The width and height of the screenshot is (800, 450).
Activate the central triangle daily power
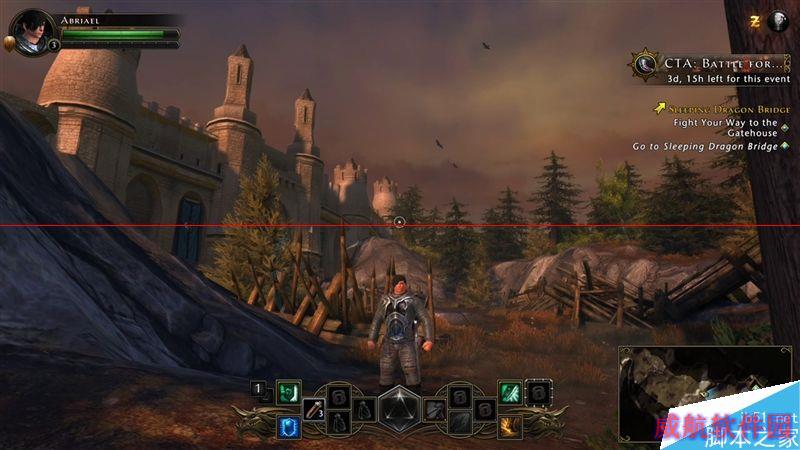click(400, 409)
